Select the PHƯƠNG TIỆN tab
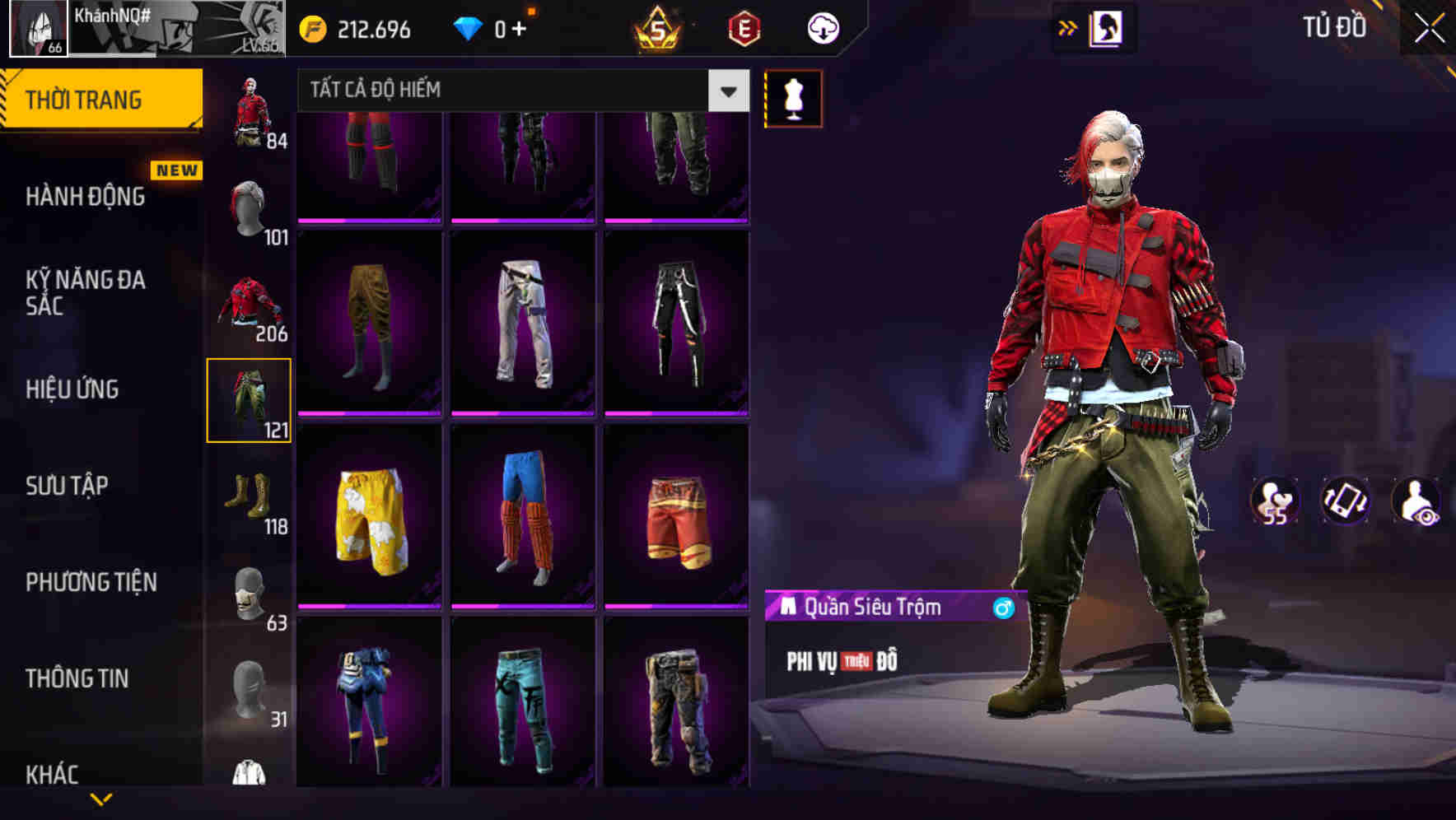This screenshot has width=1456, height=820. (x=91, y=582)
